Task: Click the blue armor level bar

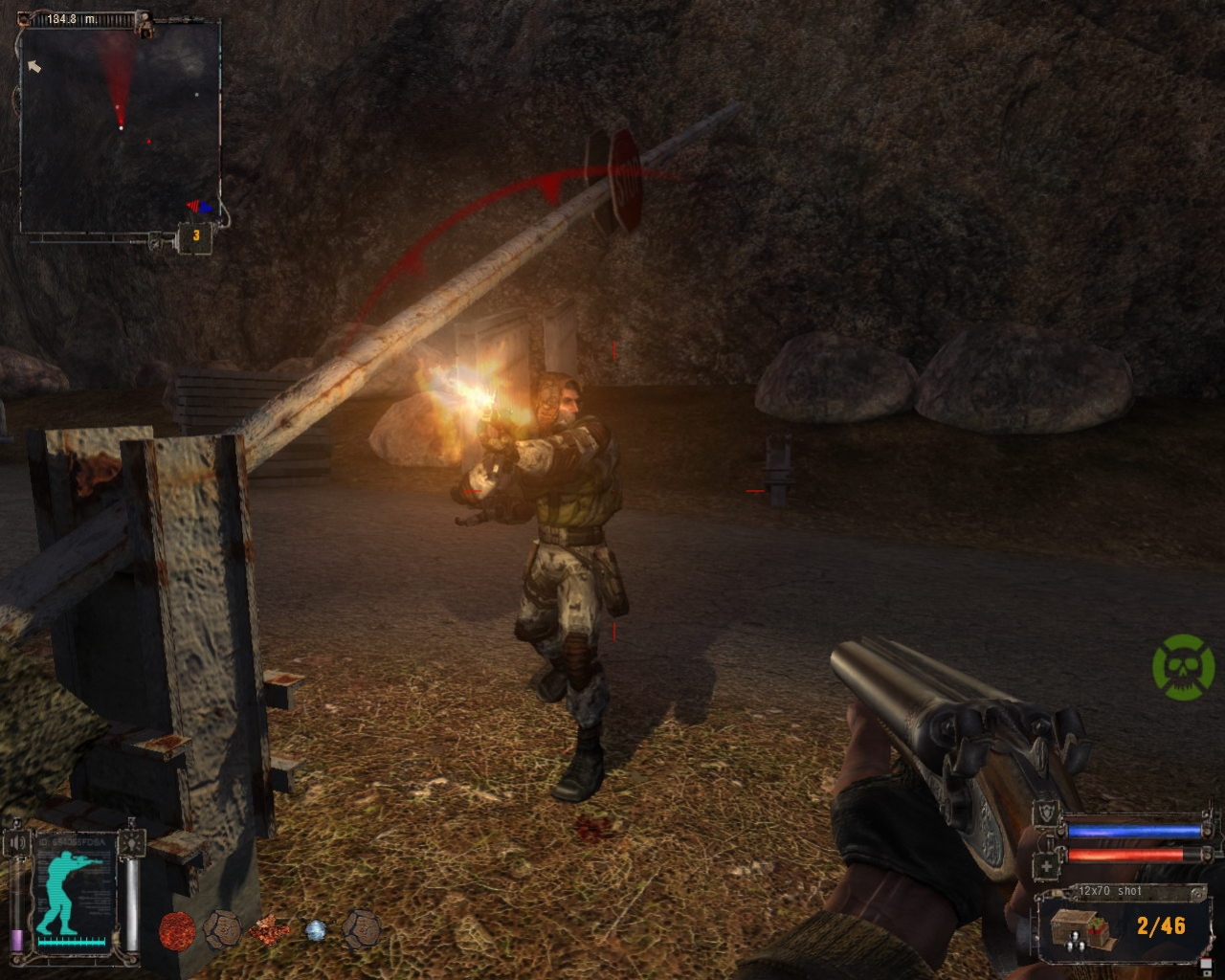Action: tap(1134, 832)
